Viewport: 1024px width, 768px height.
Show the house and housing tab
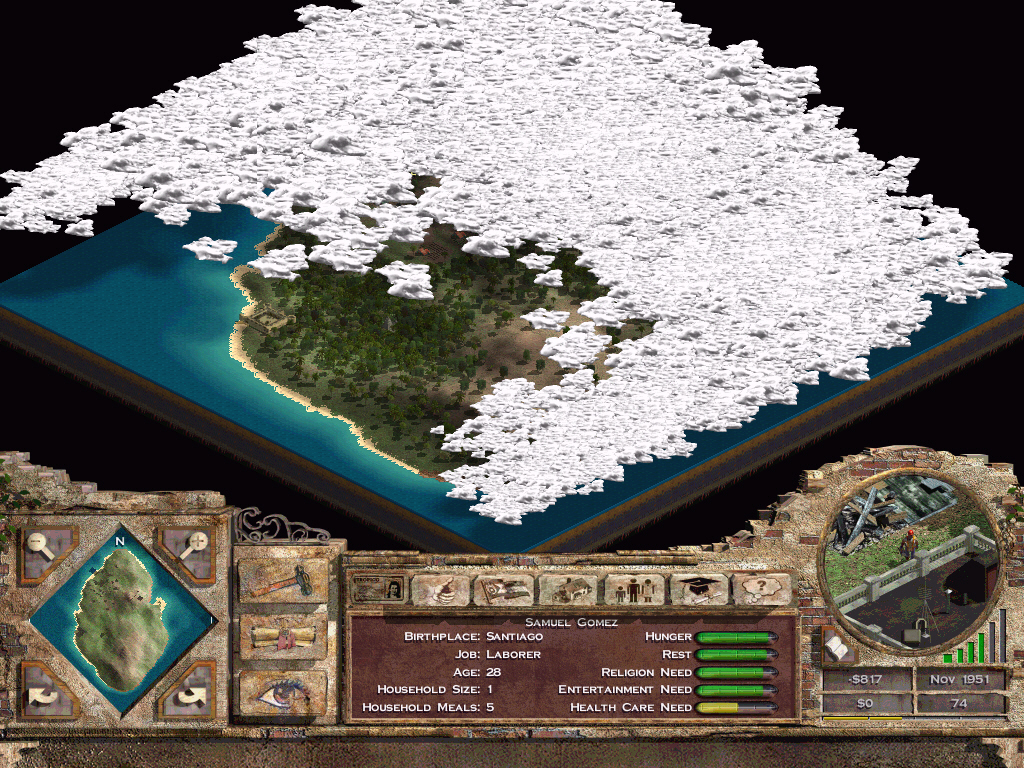click(x=567, y=589)
